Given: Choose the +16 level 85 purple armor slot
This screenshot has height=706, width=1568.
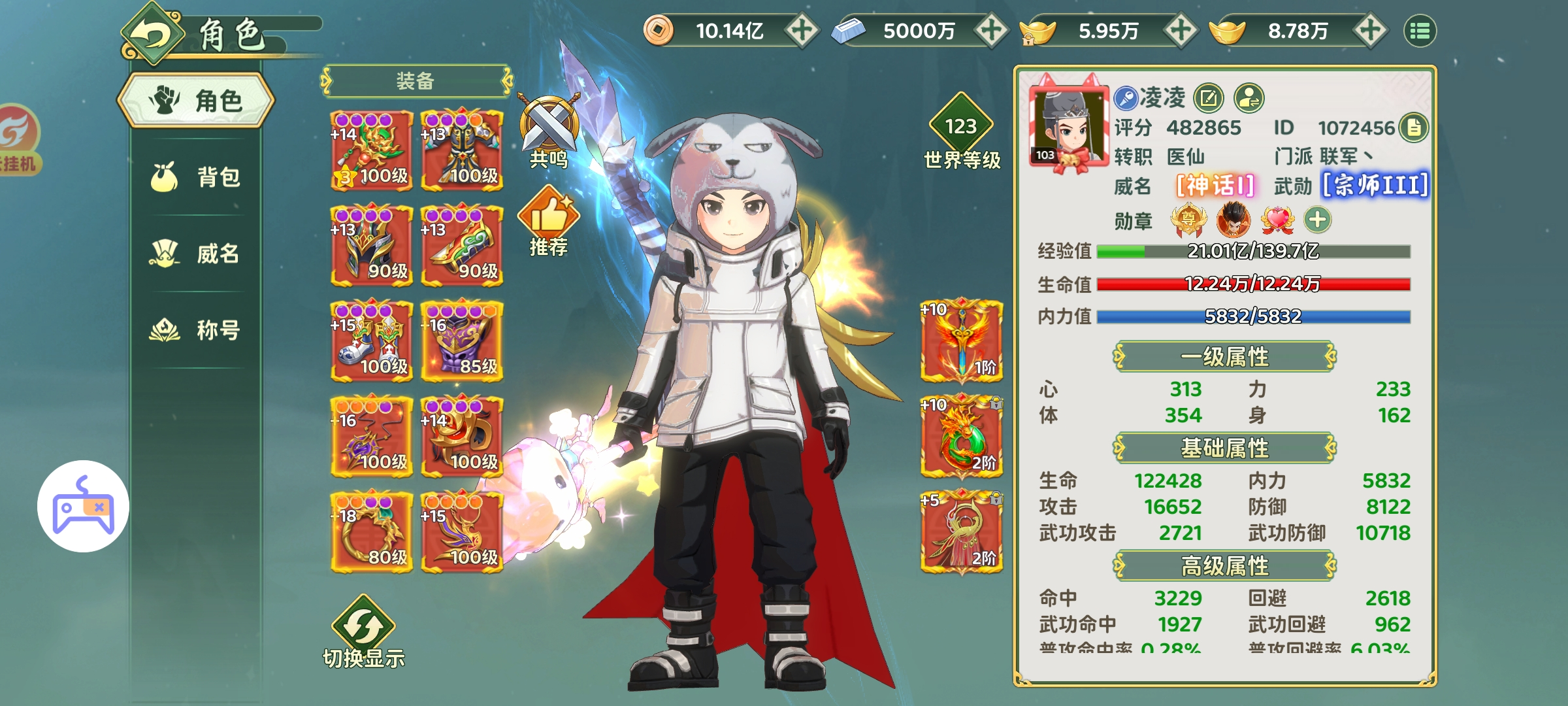Looking at the screenshot, I should pos(462,341).
